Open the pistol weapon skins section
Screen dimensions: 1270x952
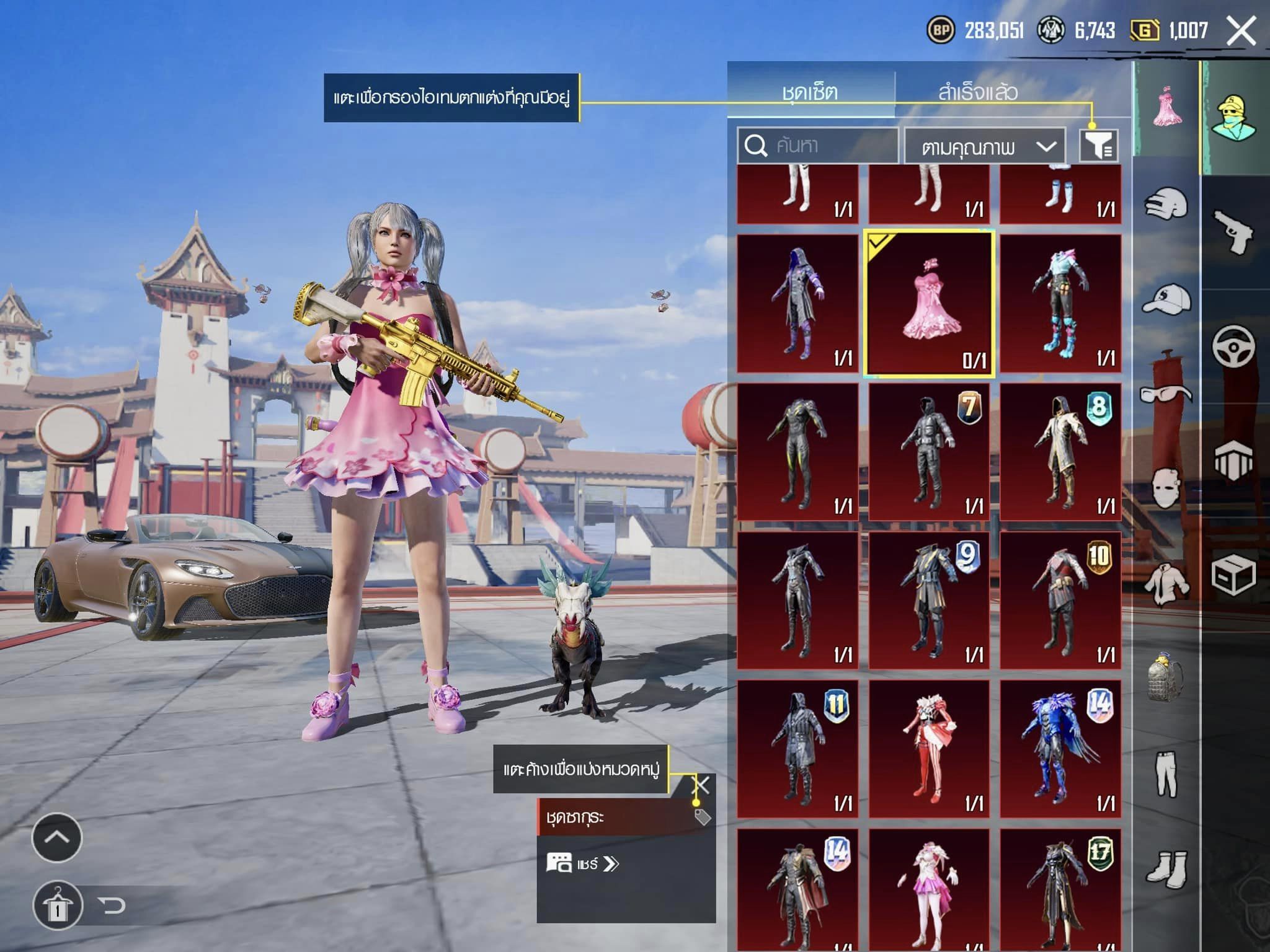click(1233, 232)
